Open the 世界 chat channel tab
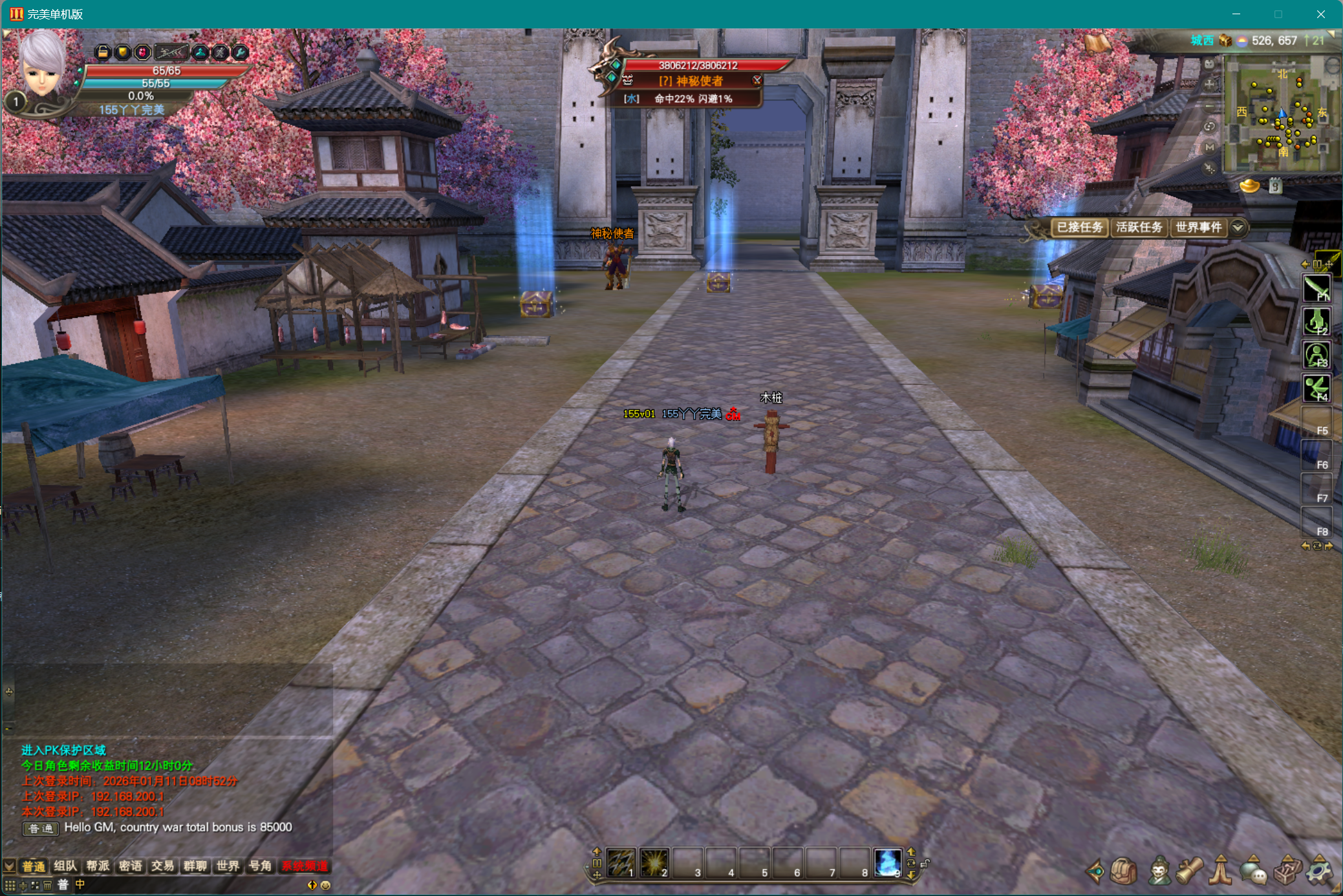Image resolution: width=1343 pixels, height=896 pixels. (228, 866)
